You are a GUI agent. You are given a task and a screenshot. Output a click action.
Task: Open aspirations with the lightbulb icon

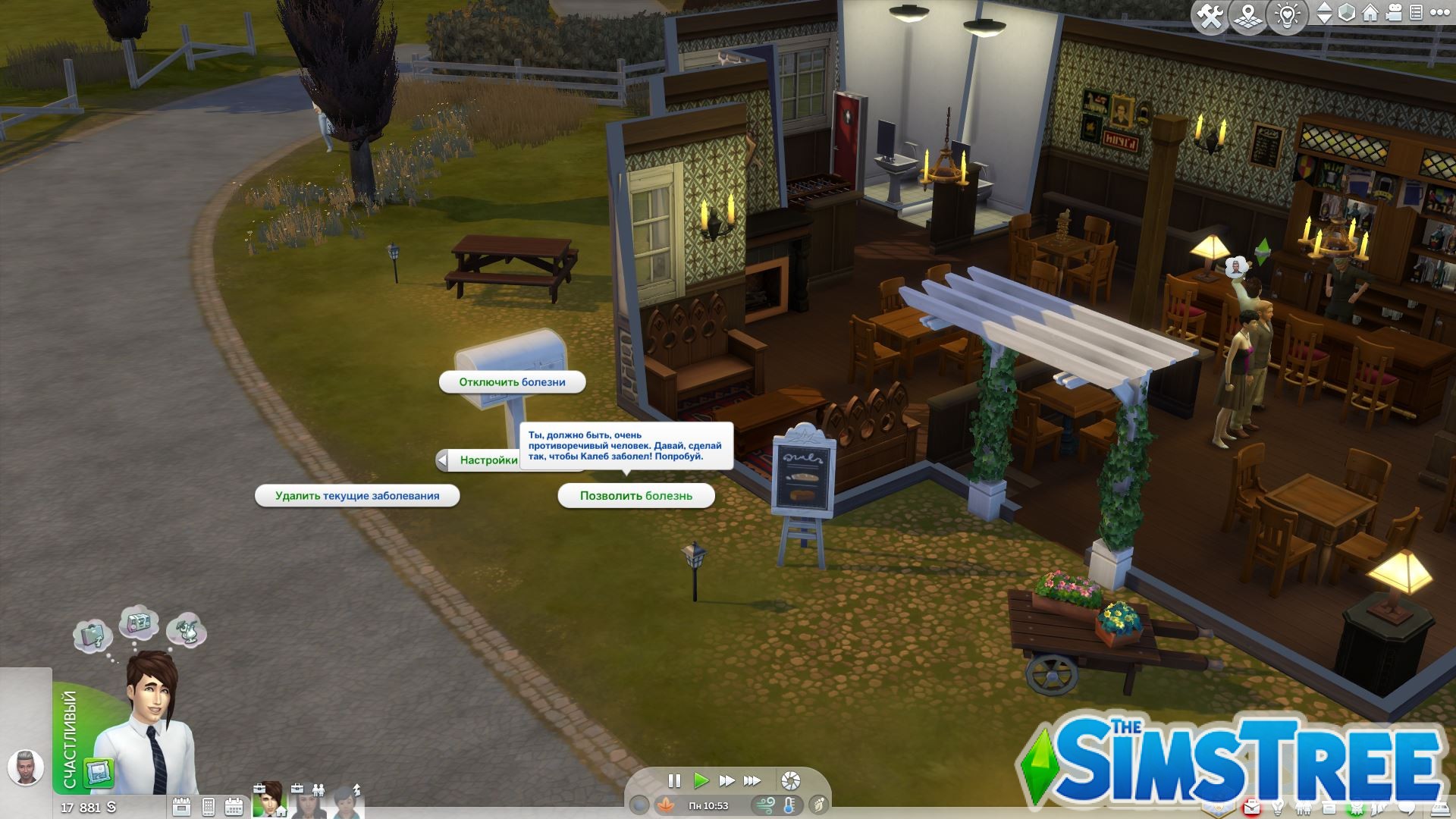1278,807
